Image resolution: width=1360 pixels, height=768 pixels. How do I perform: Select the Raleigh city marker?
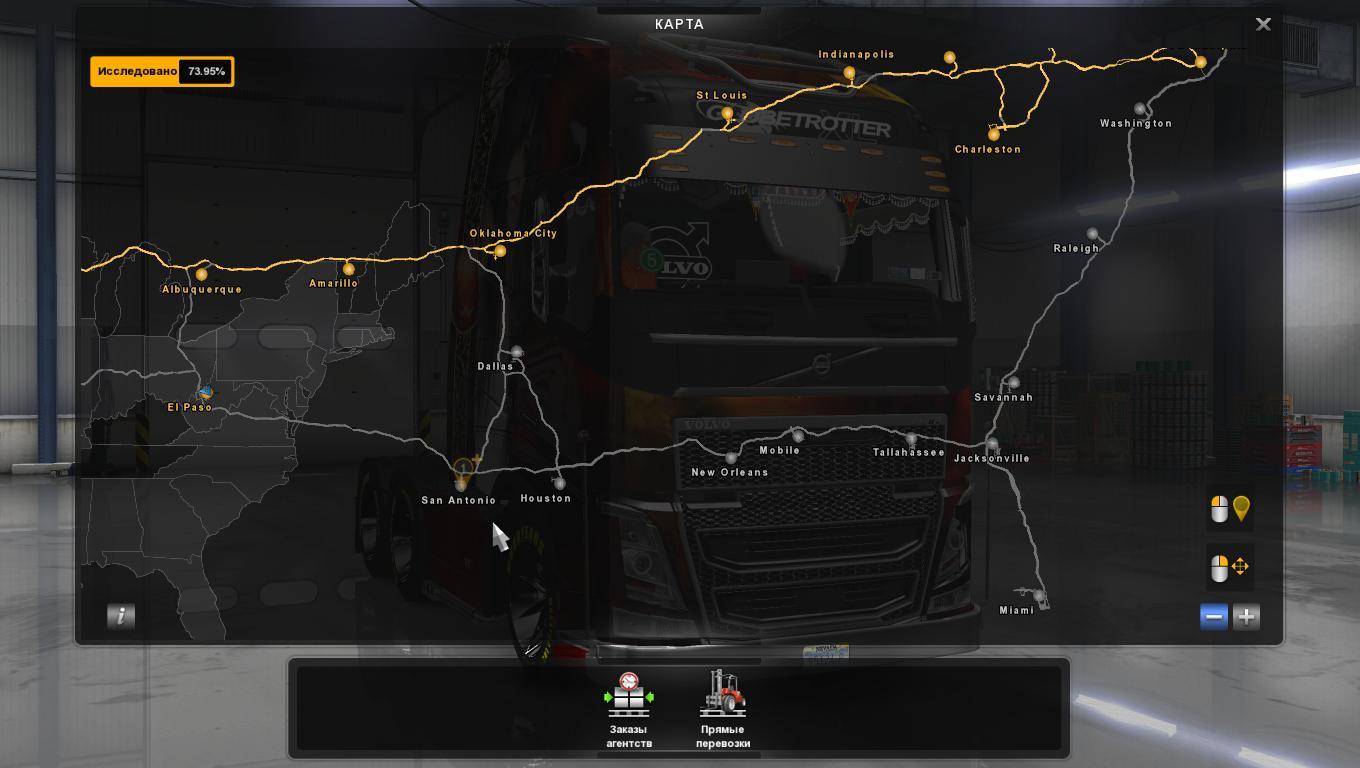(1092, 234)
